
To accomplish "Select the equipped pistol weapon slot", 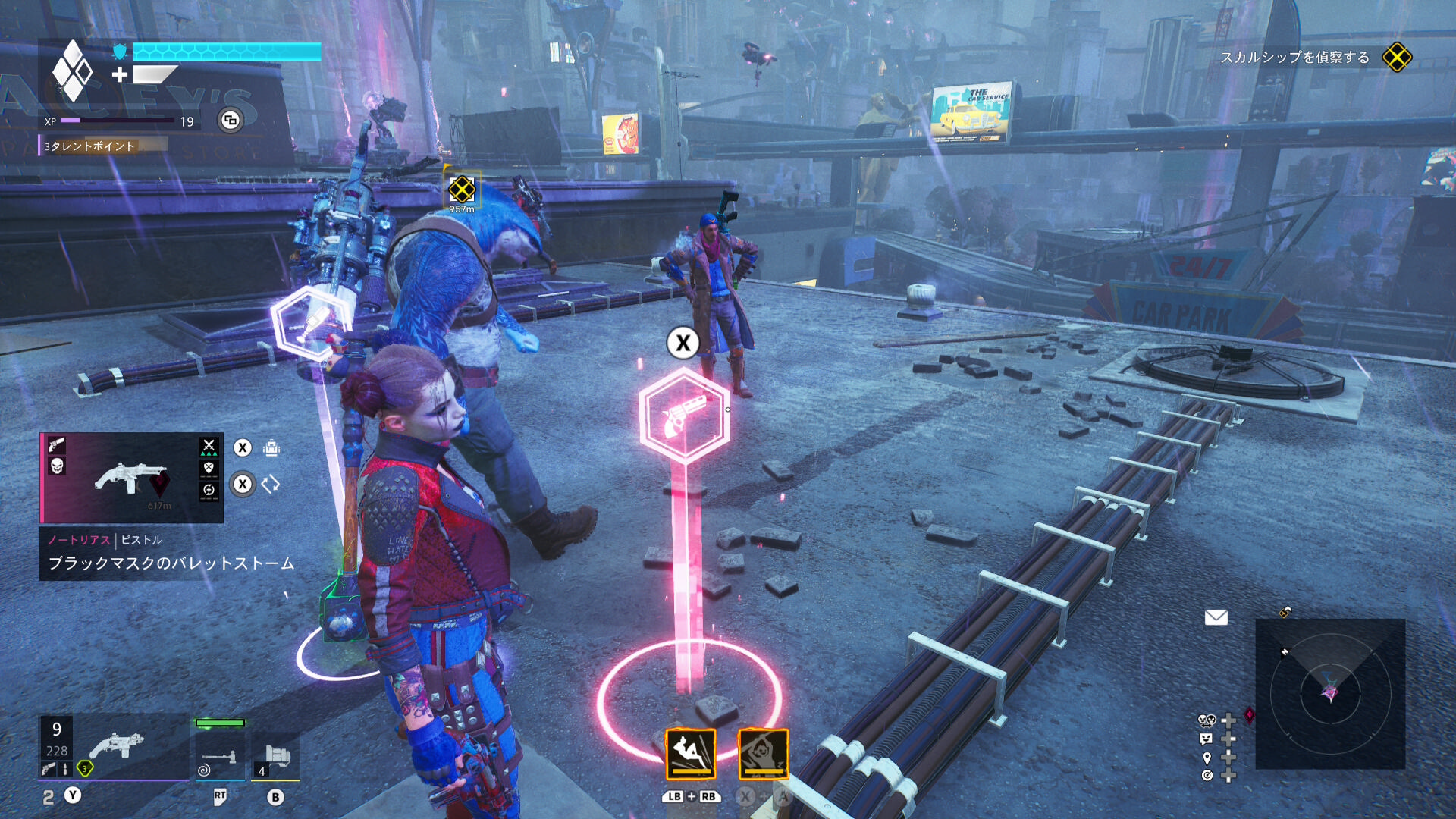I will click(x=114, y=747).
